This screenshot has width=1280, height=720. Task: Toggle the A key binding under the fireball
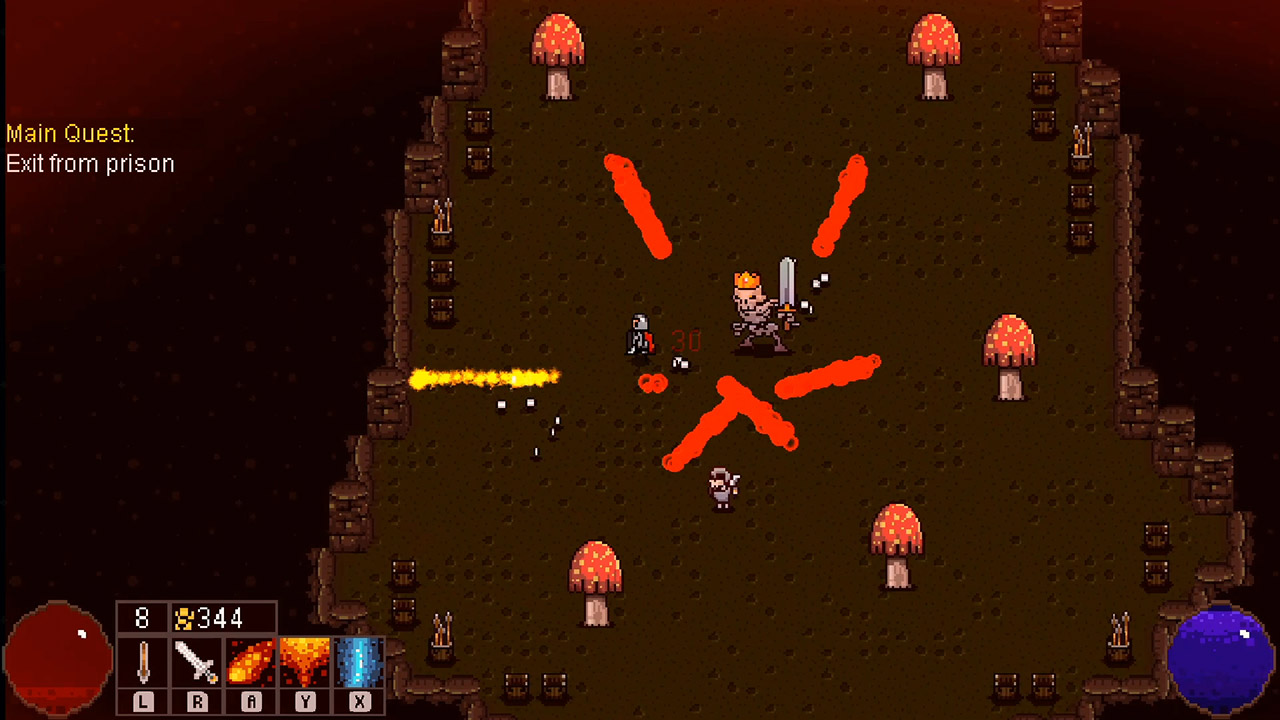(250, 701)
